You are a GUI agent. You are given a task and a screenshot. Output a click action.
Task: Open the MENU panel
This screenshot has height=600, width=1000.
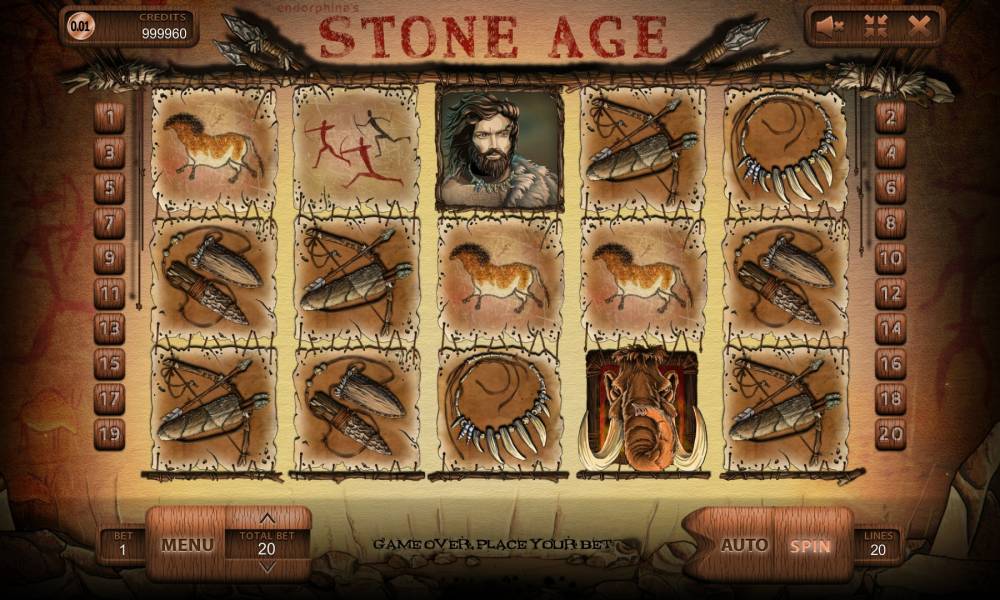coord(187,545)
